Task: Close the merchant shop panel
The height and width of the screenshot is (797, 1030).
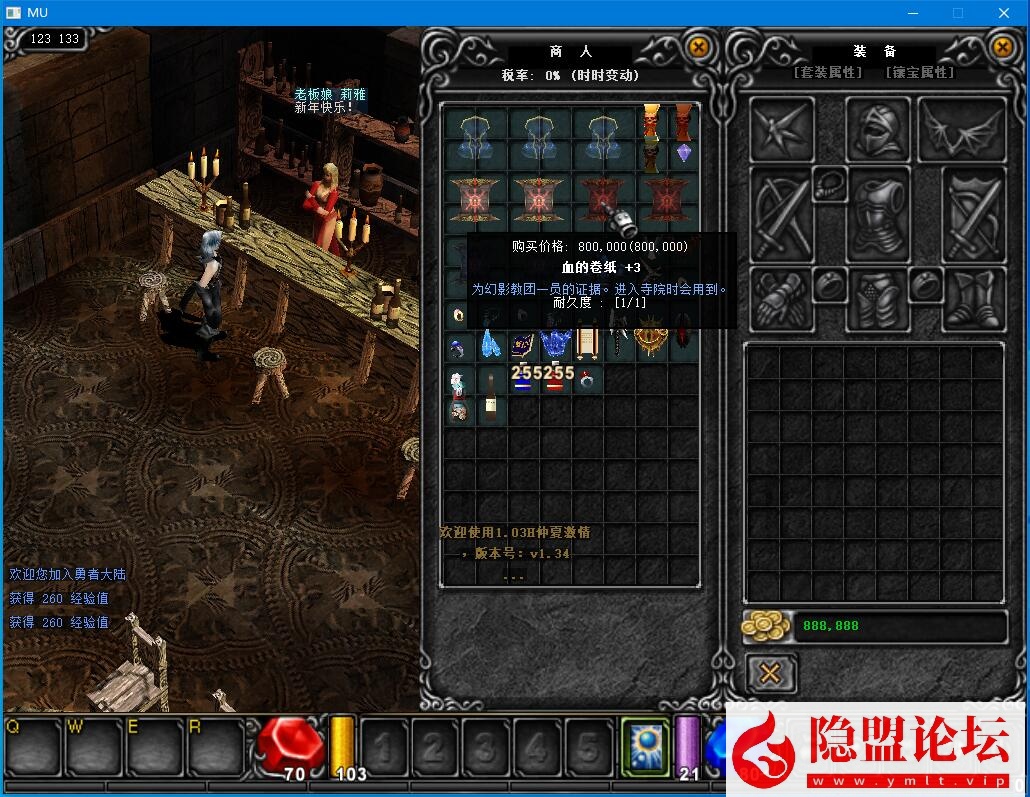Action: coord(699,47)
